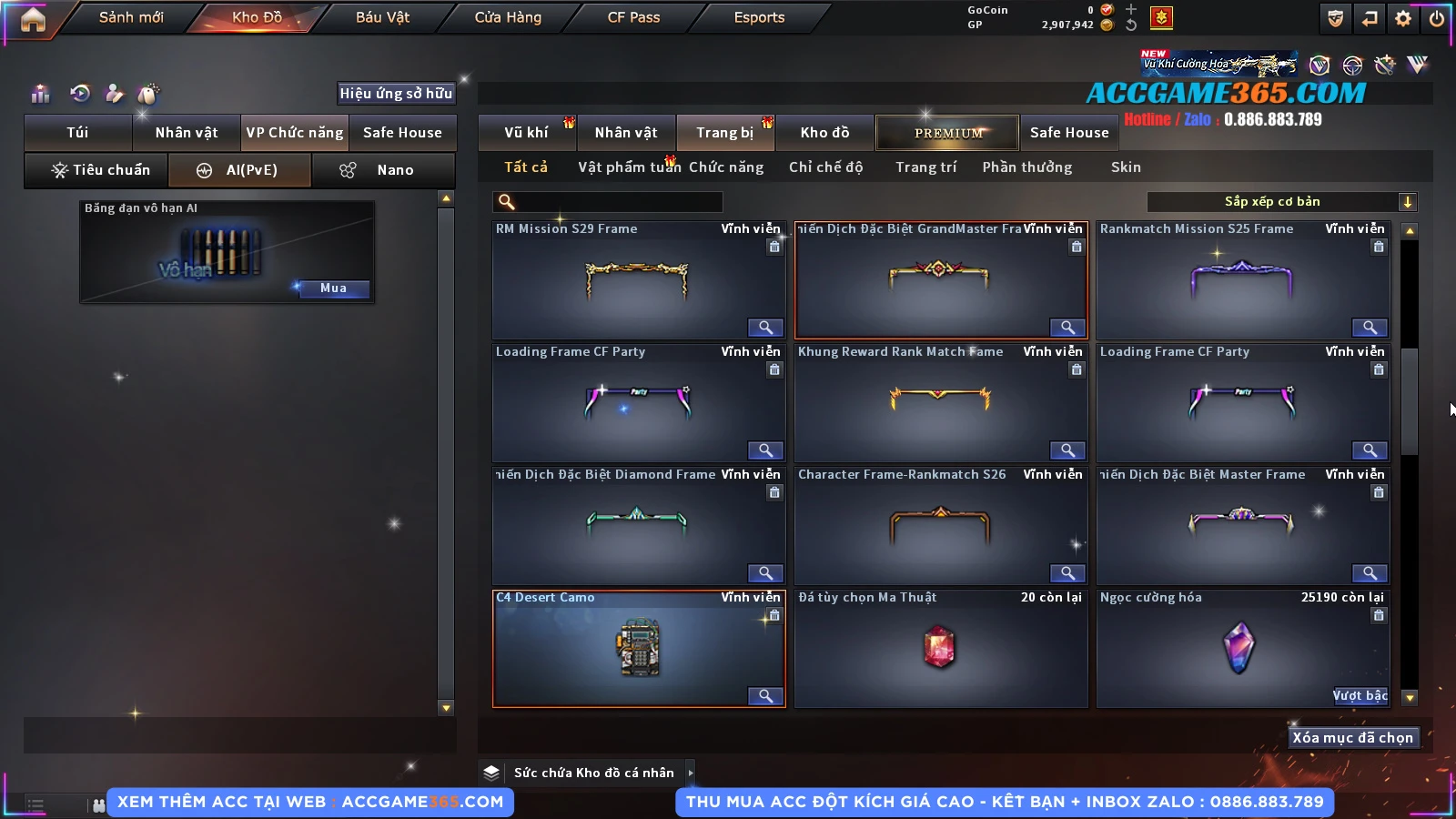Switch to Báu Vật menu
The width and height of the screenshot is (1456, 819).
pyautogui.click(x=382, y=17)
